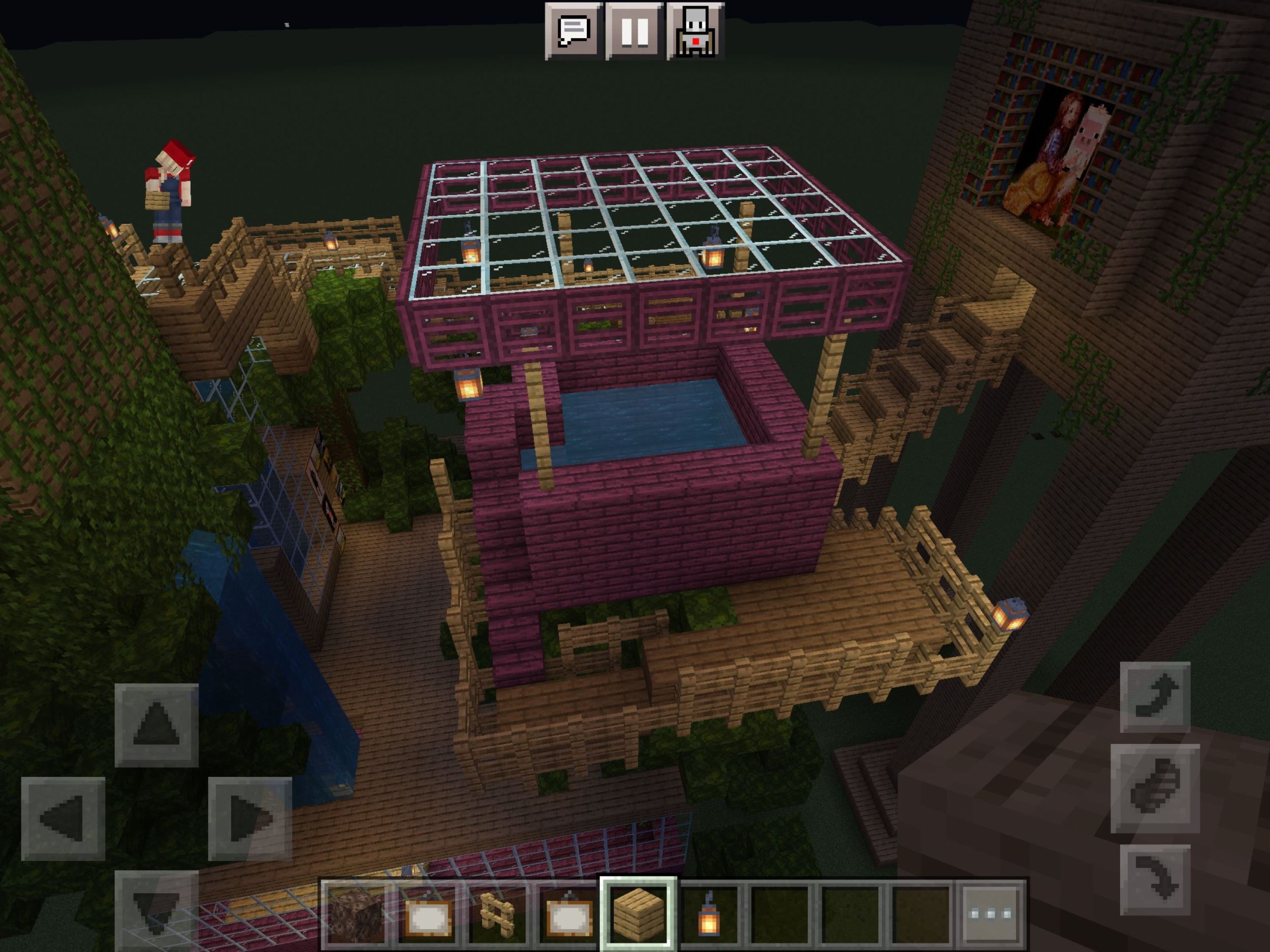Tap the strafe left arrow

[63, 818]
